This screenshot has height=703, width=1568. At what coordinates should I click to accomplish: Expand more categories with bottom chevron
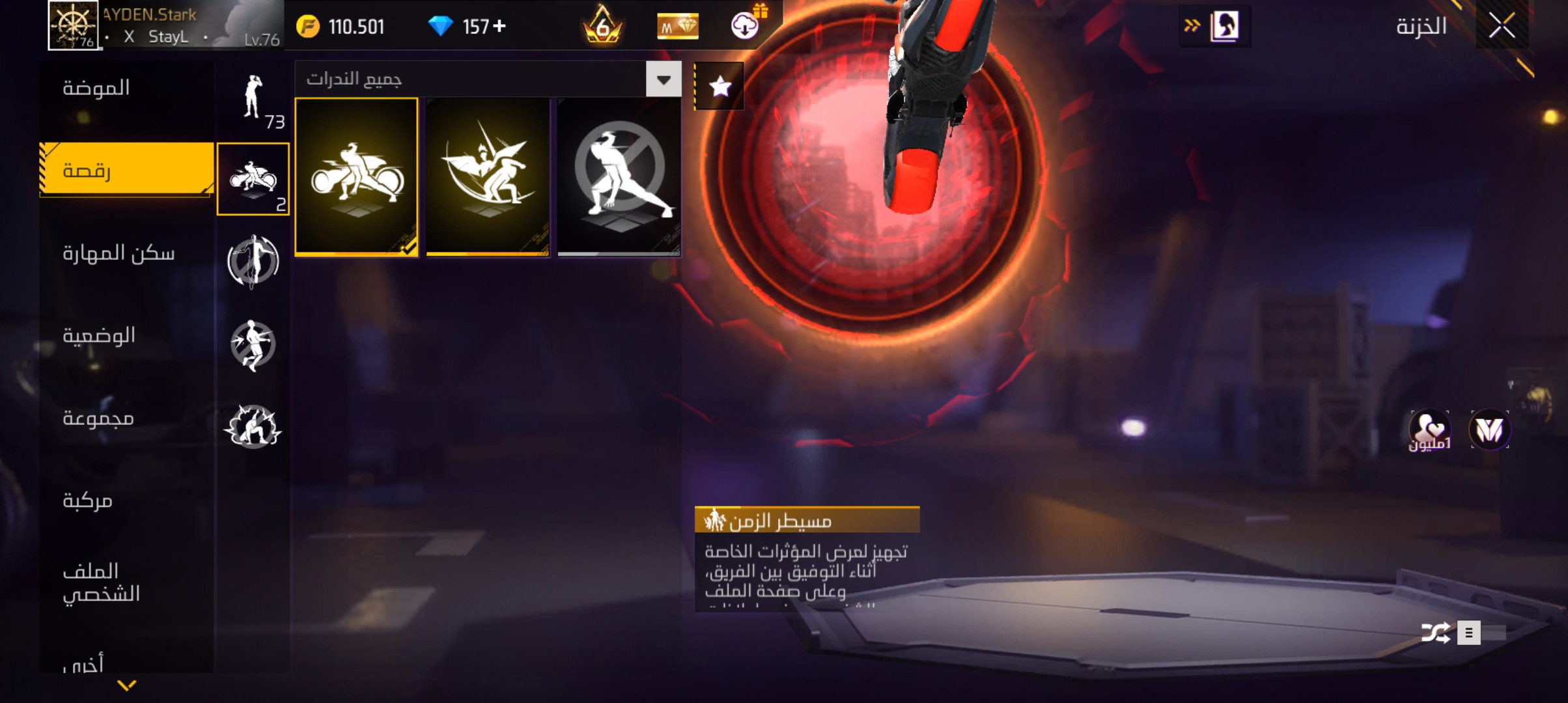coord(127,685)
